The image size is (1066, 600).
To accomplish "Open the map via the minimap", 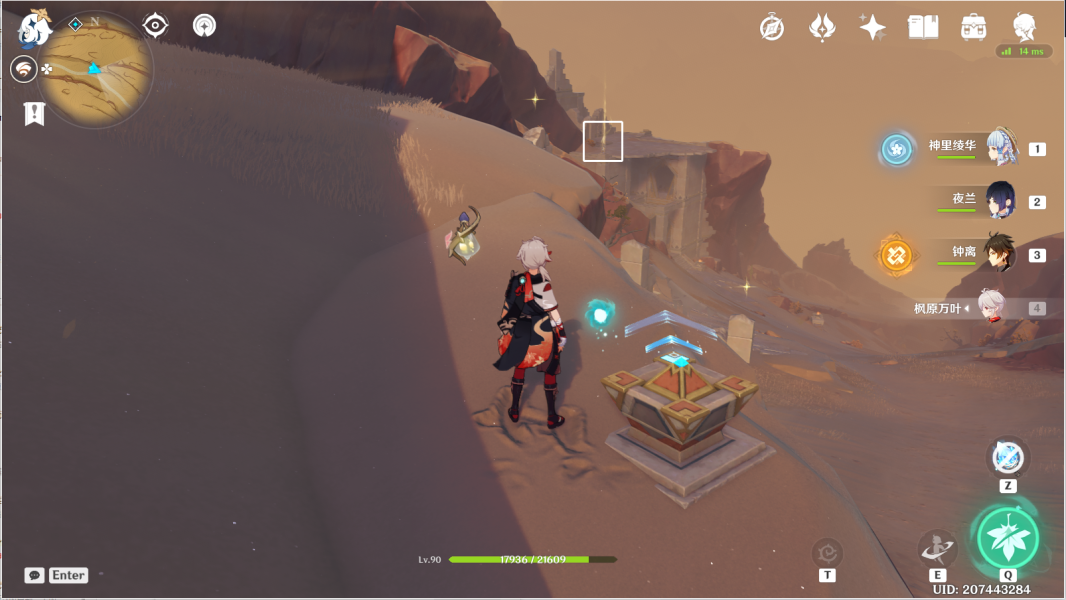I will [95, 70].
